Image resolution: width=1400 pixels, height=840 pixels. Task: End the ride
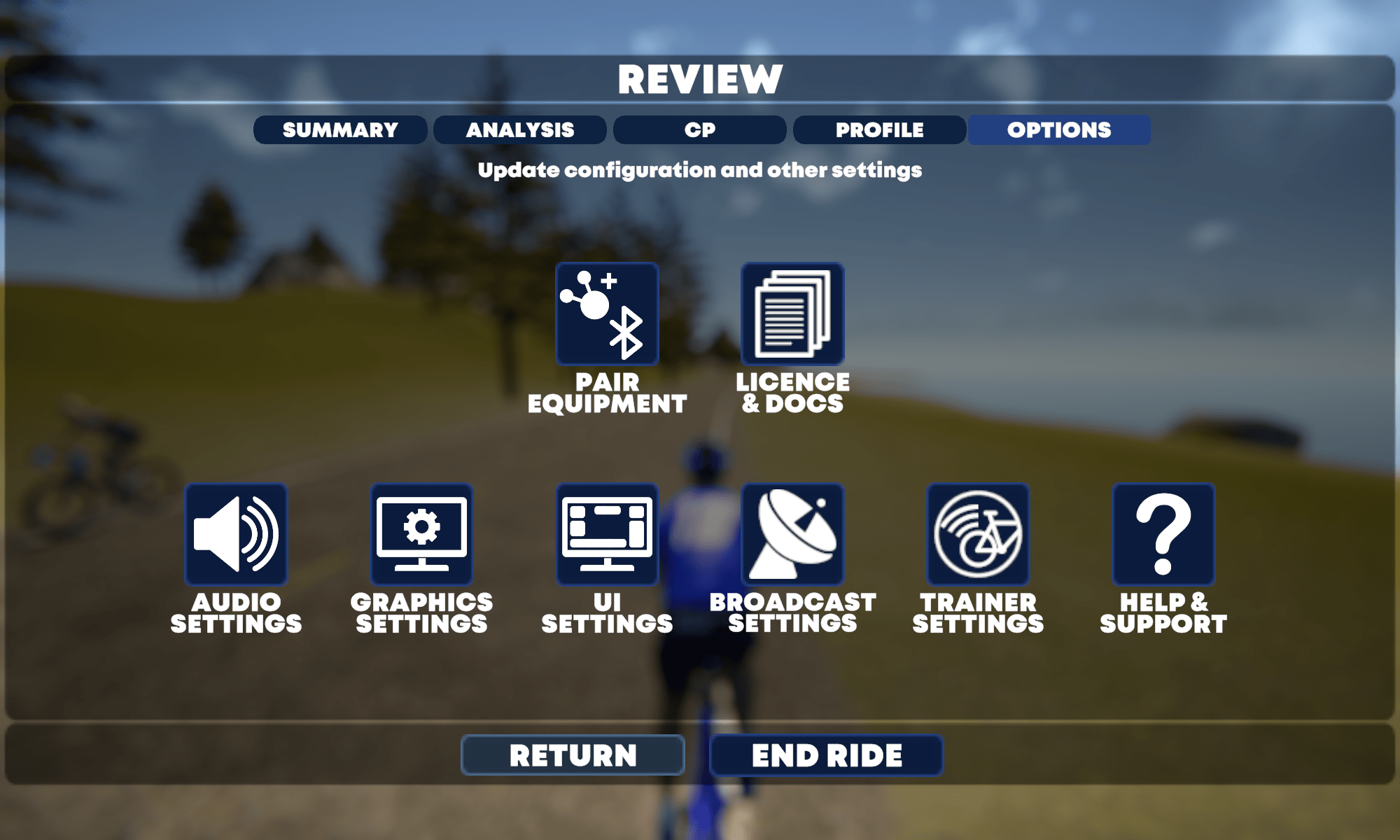[827, 755]
